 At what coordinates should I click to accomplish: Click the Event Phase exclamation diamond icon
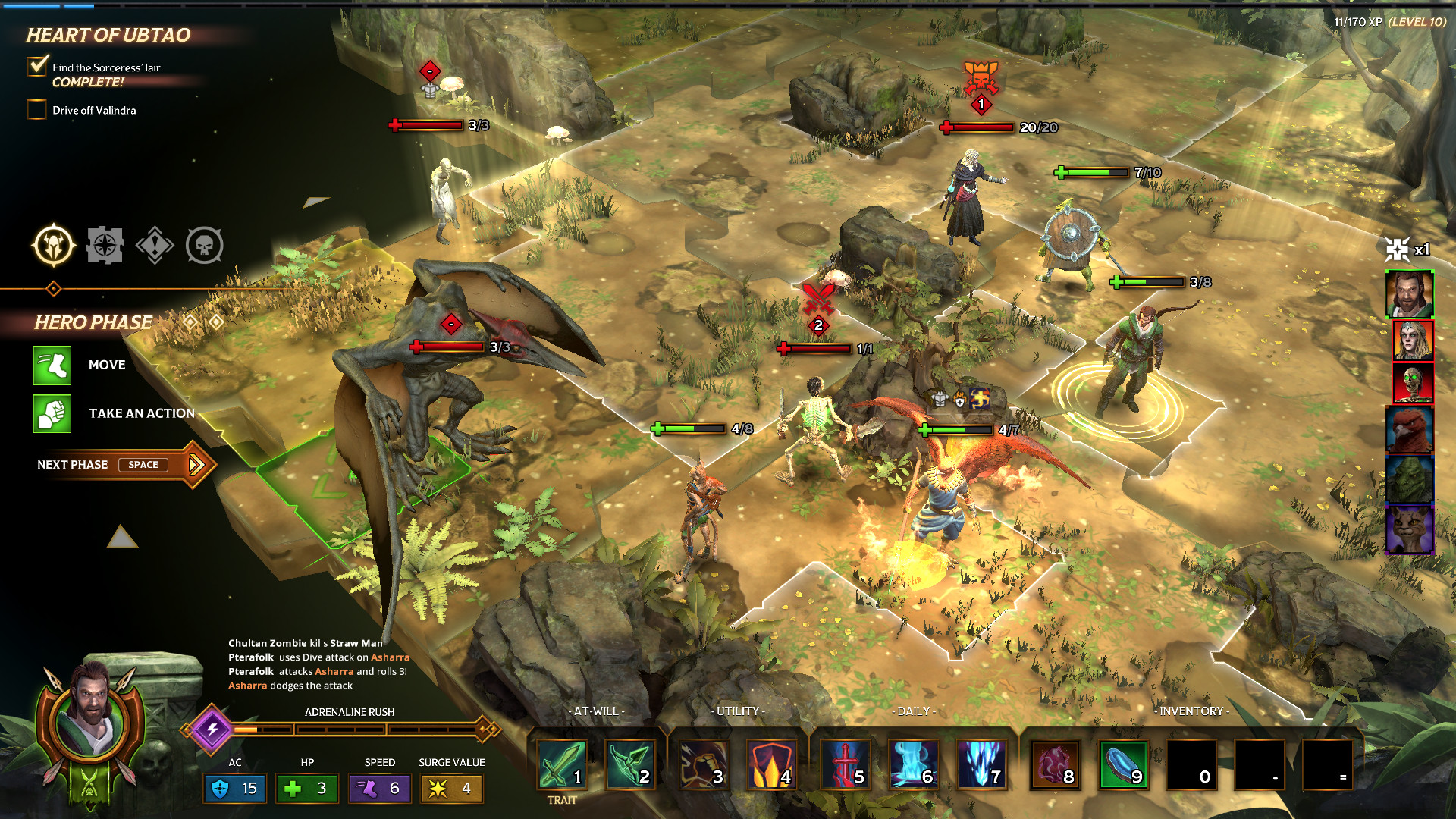coord(155,244)
